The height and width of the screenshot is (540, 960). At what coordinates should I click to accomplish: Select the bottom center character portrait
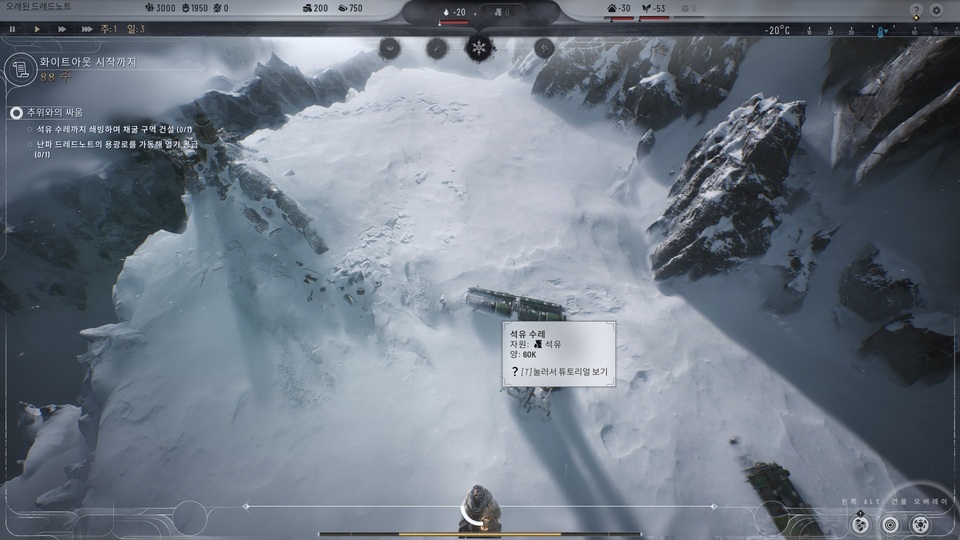480,508
